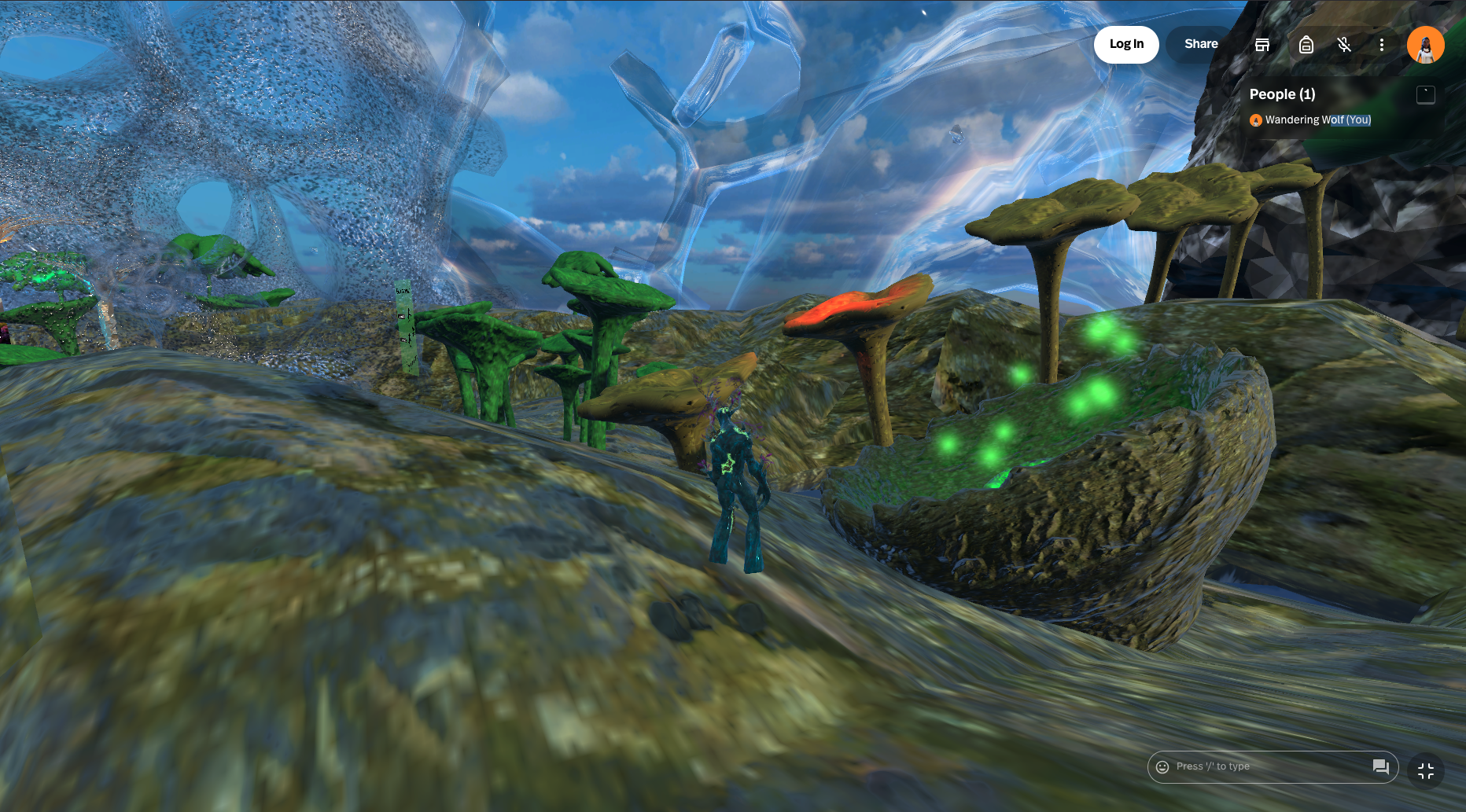Screen dimensions: 1466x812
Task: Open the chat messages panel icon
Action: (1380, 766)
